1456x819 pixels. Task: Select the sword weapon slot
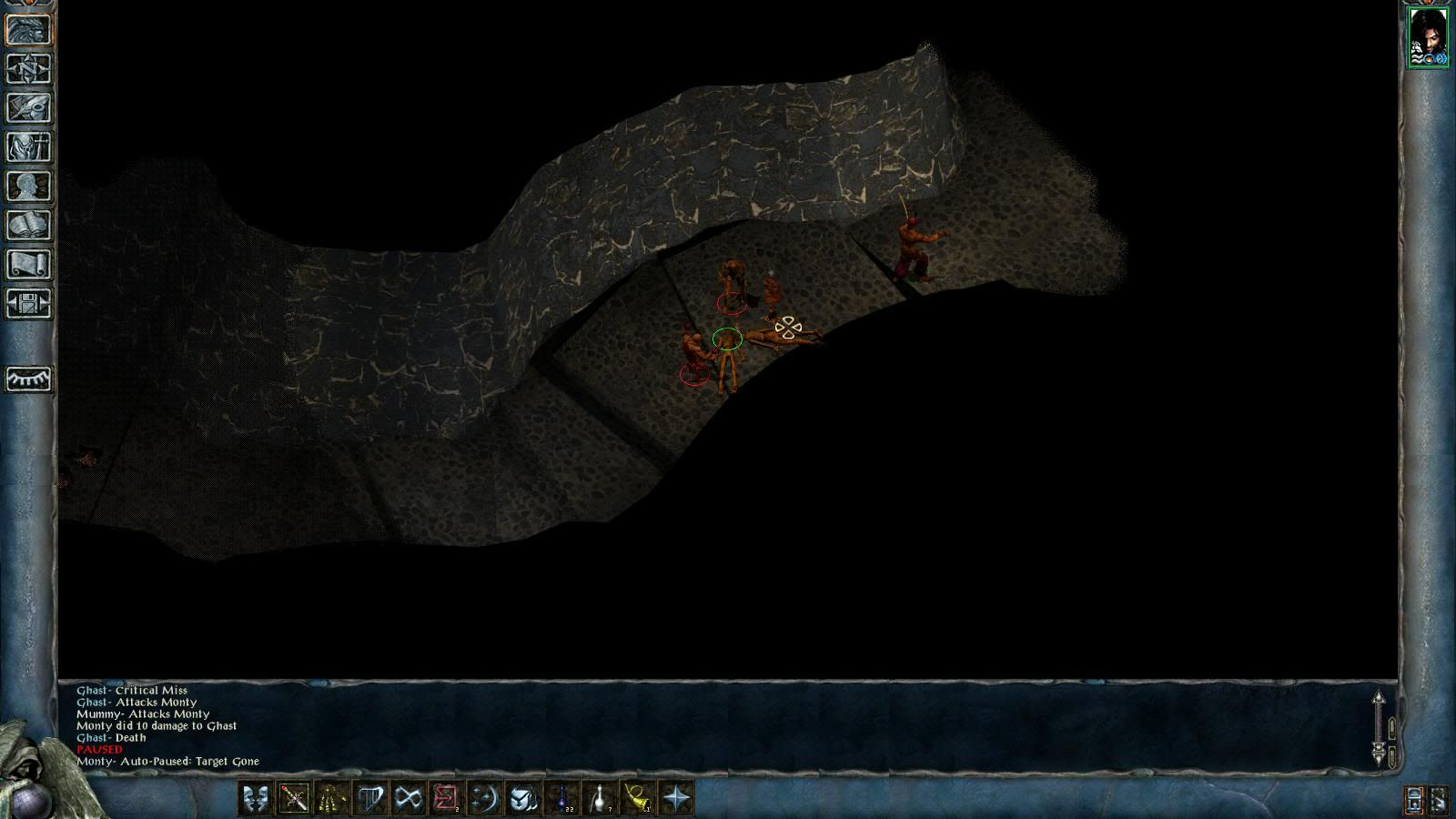pyautogui.click(x=294, y=798)
